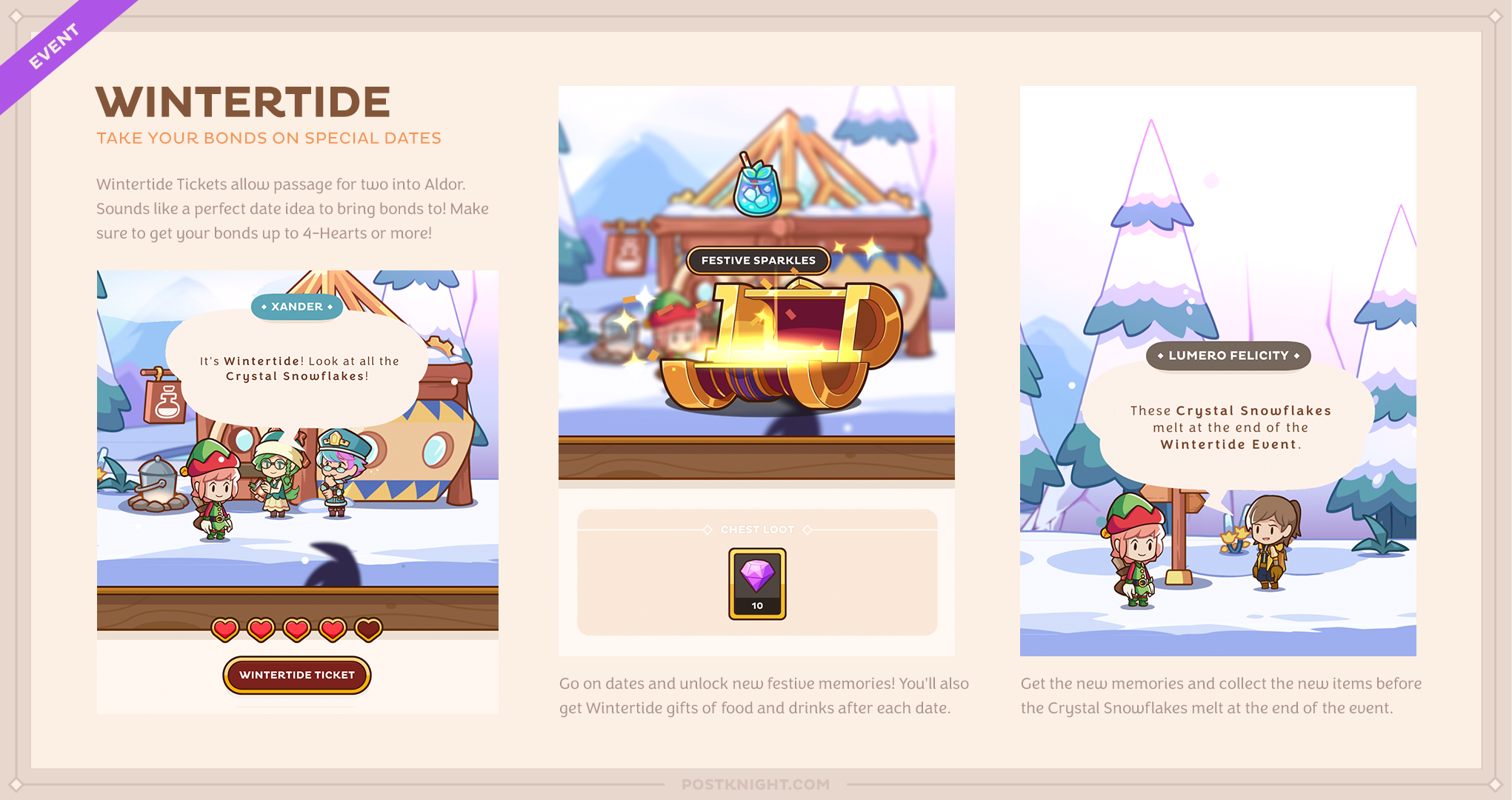Viewport: 1512px width, 800px height.
Task: Open the Lumero Felicity name tag
Action: click(x=1227, y=355)
